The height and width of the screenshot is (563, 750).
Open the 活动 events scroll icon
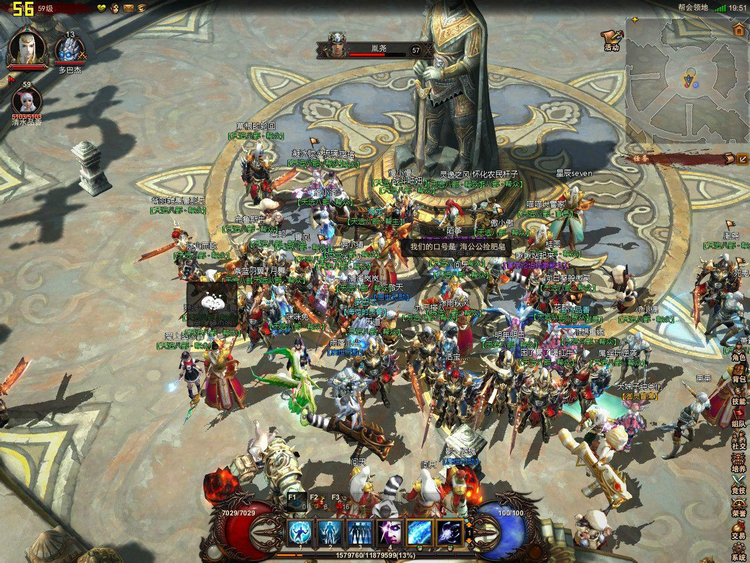tap(611, 38)
